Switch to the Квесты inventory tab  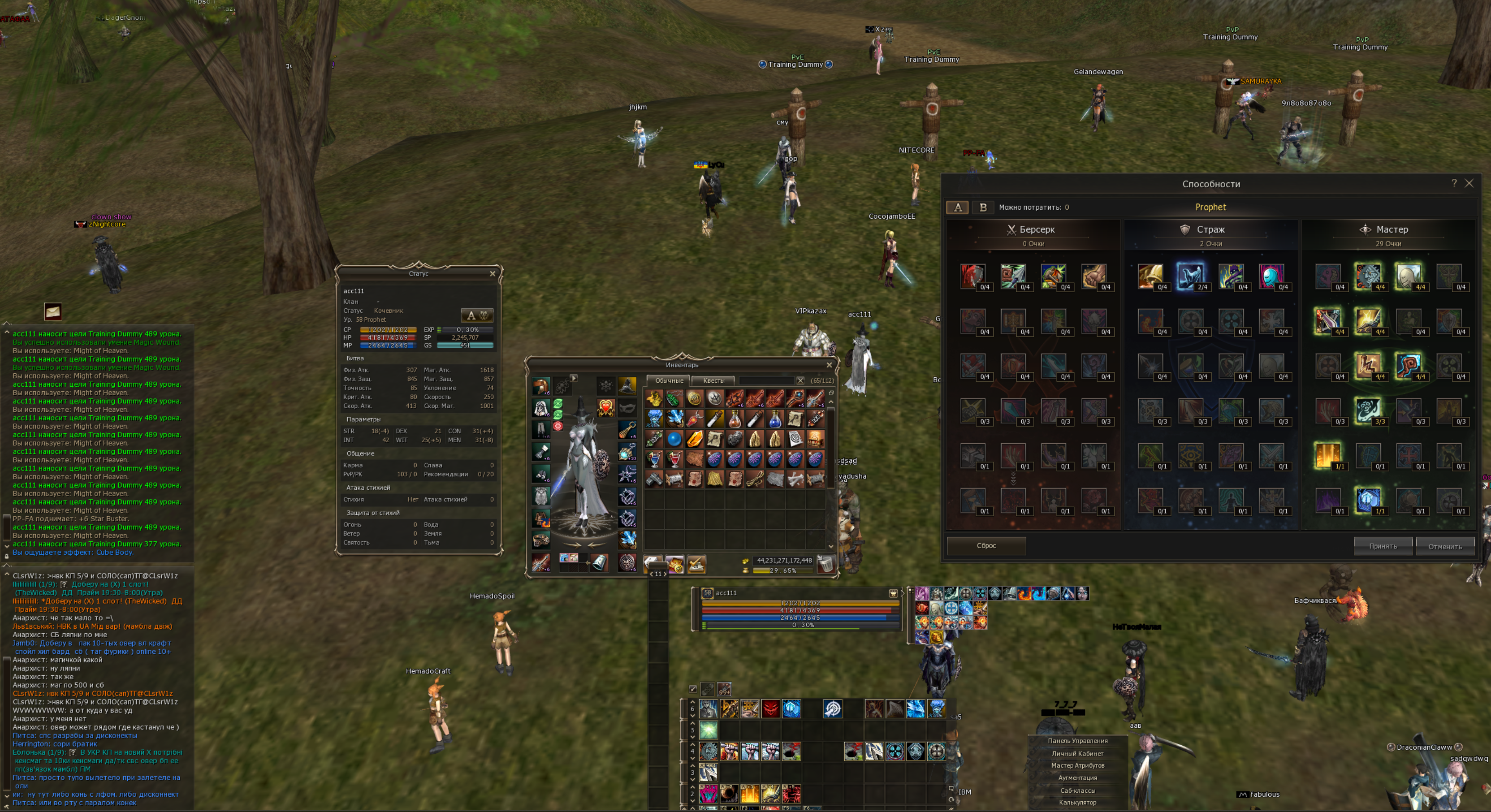click(x=713, y=381)
